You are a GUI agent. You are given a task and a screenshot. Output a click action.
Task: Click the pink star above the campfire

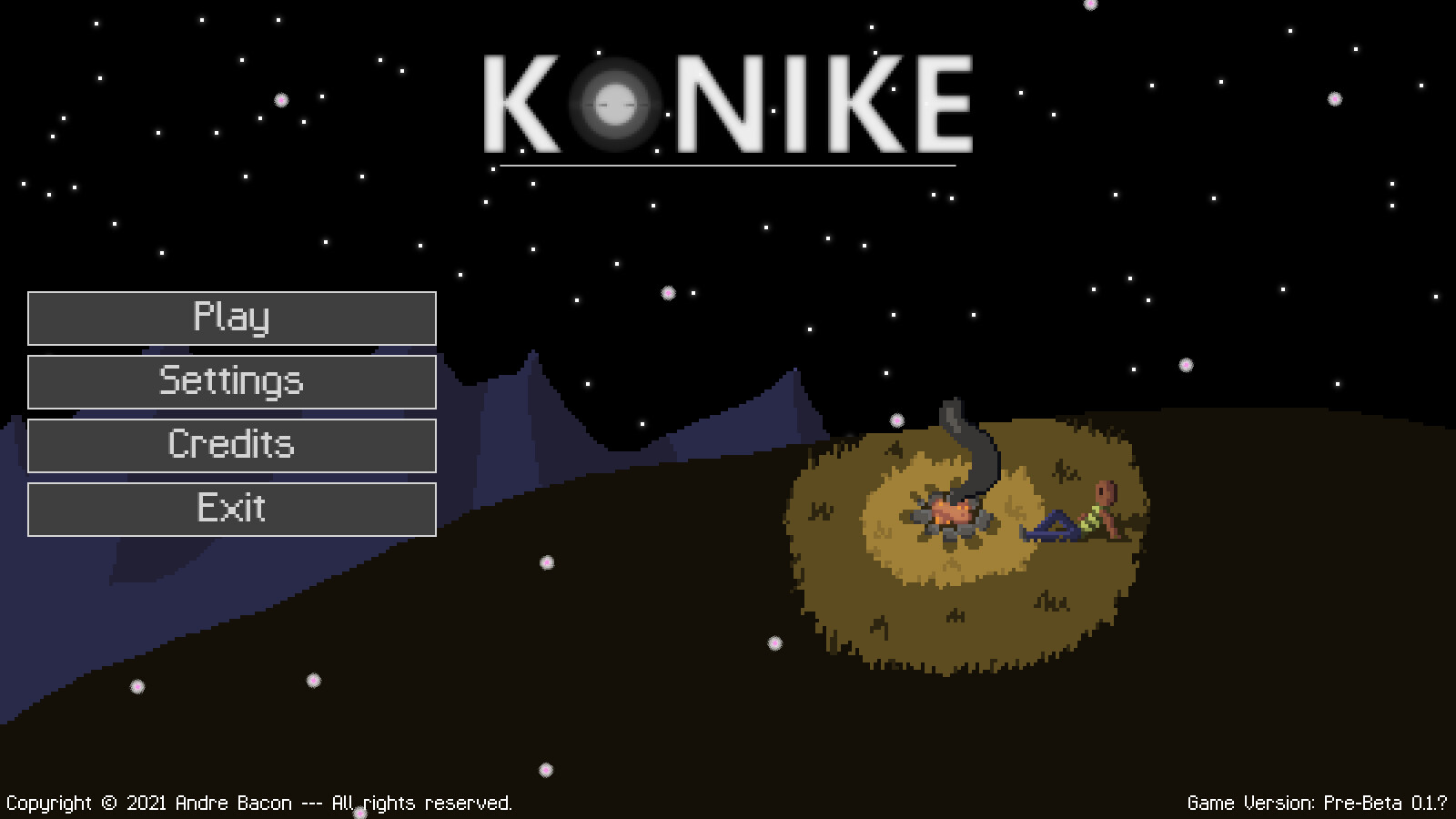click(x=895, y=420)
